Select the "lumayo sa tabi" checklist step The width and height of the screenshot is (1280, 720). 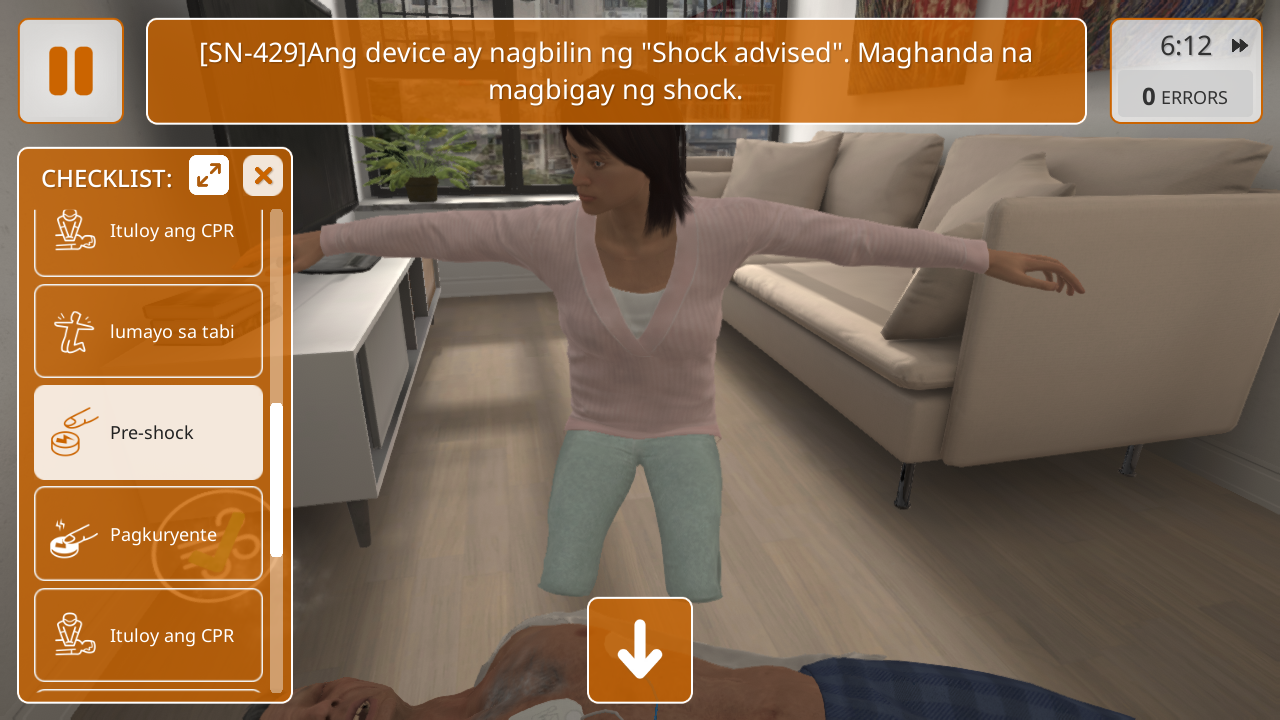[149, 331]
